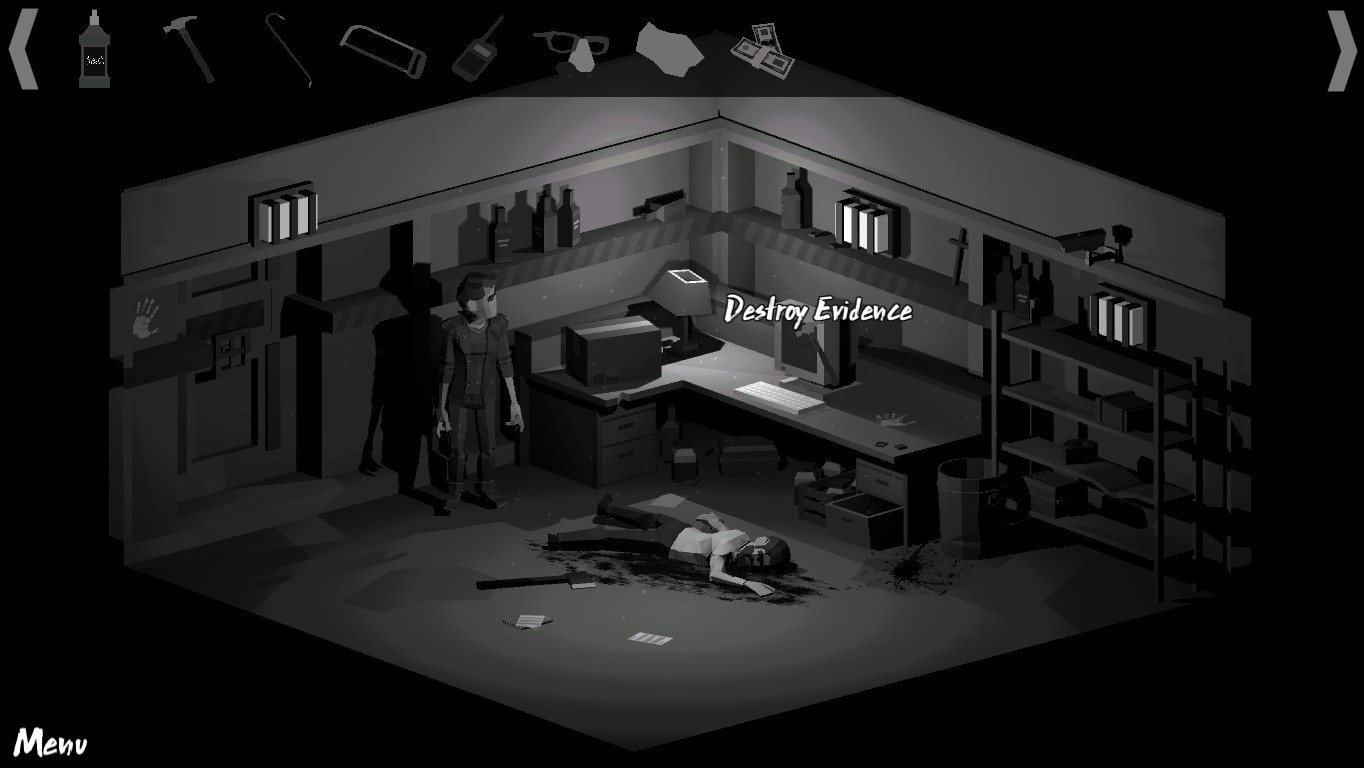Click the Destroy Evidence label

[817, 311]
